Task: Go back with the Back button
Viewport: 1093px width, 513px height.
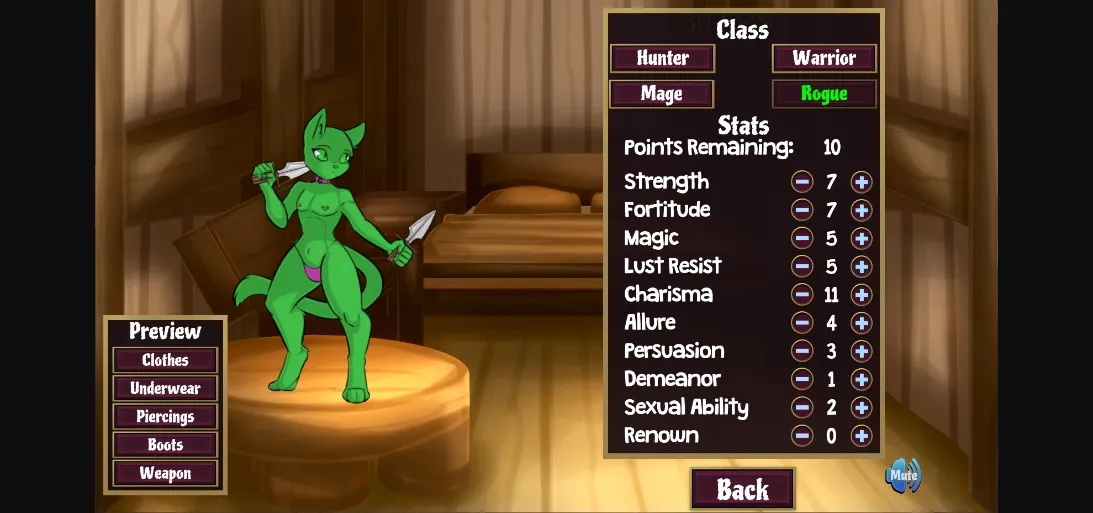Action: 742,489
